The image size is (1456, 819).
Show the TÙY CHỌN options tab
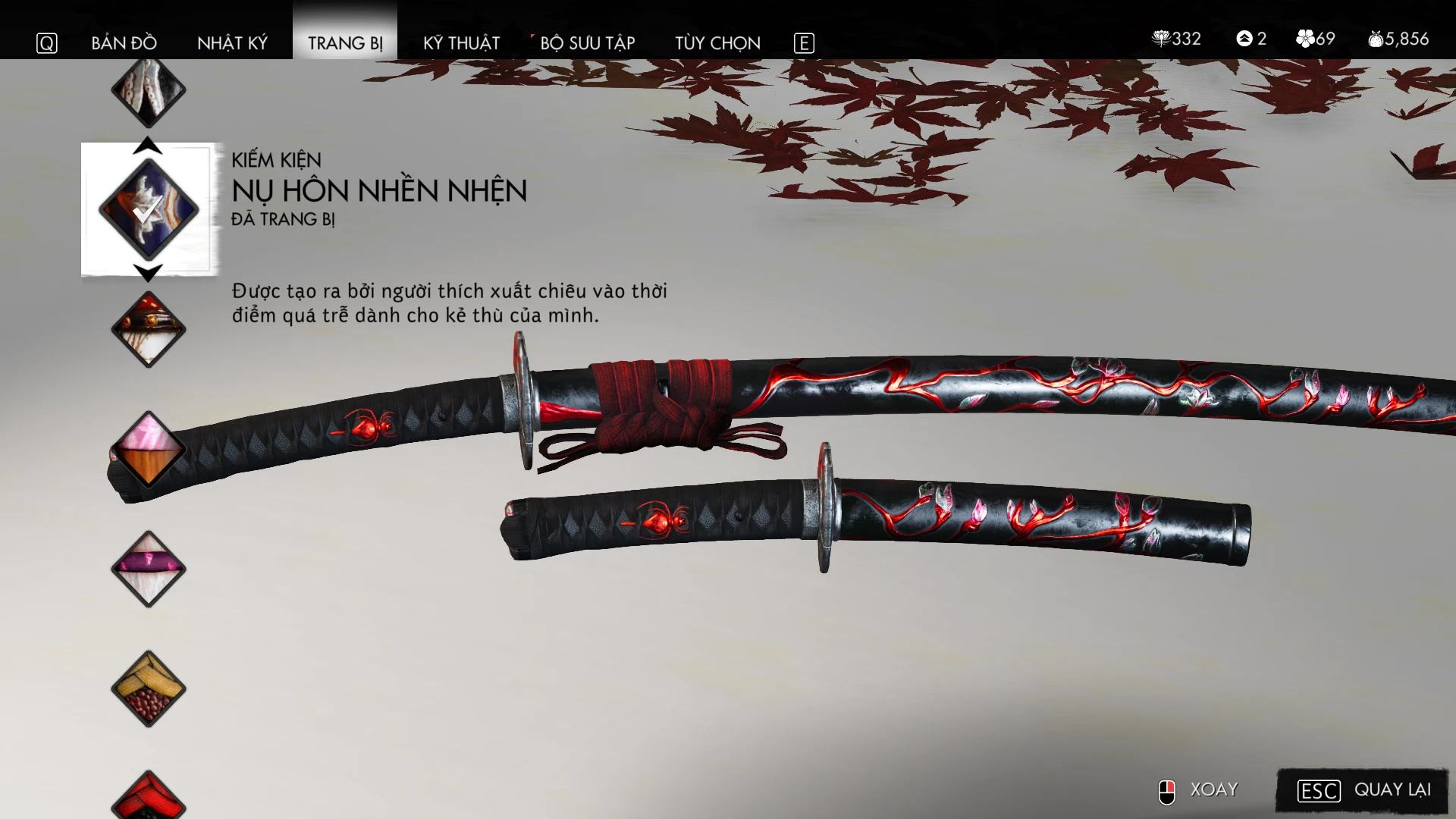click(717, 43)
